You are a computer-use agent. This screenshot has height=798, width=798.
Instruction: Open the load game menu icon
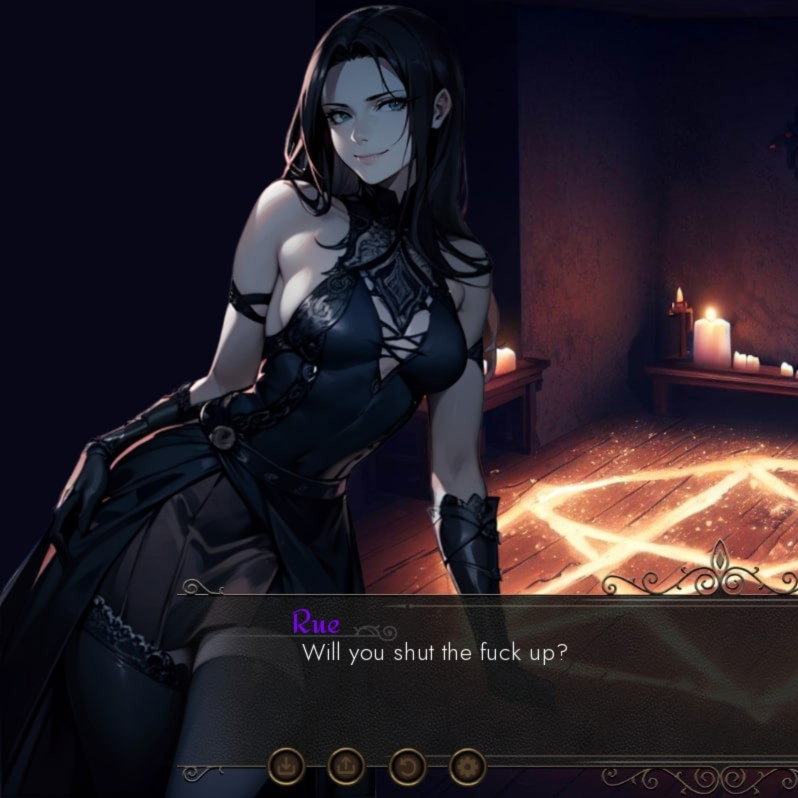(x=346, y=767)
